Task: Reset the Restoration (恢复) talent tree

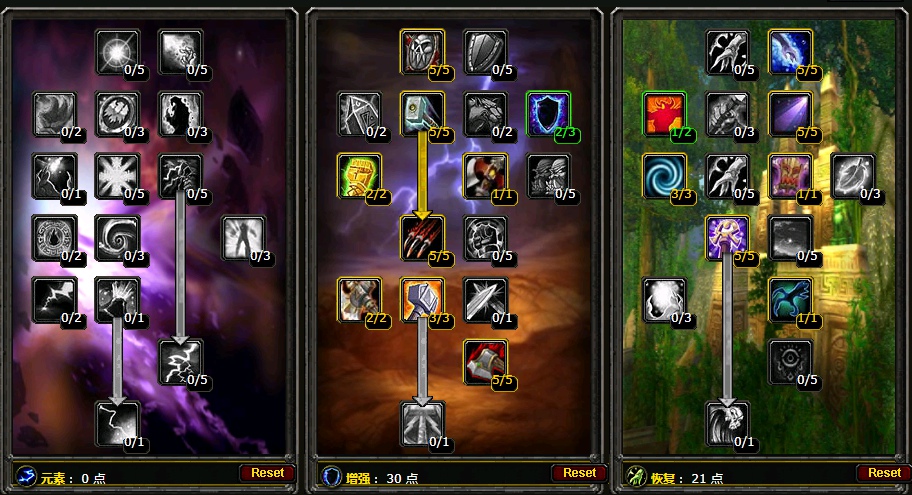Action: pos(884,472)
